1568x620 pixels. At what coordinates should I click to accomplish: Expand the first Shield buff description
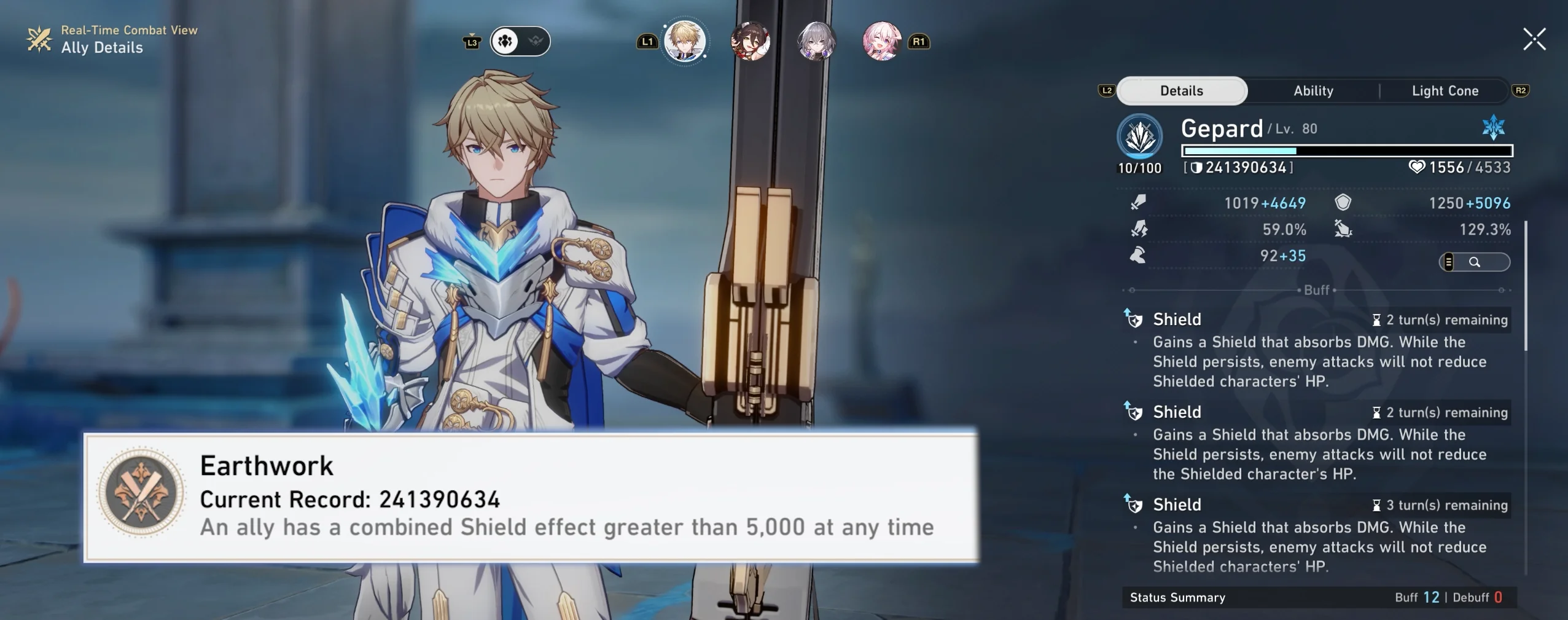pos(1176,319)
